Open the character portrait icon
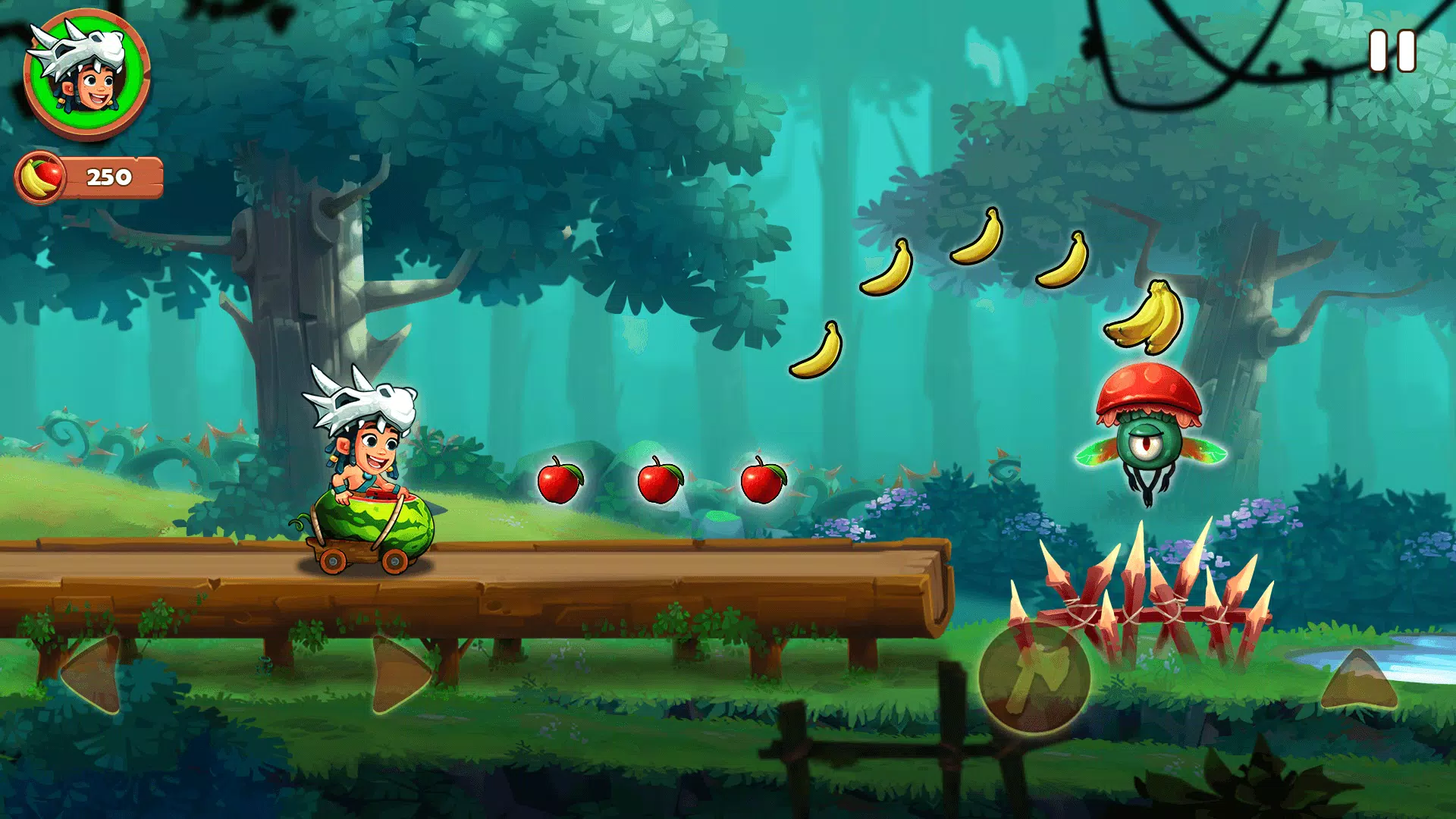The height and width of the screenshot is (819, 1456). tap(86, 74)
